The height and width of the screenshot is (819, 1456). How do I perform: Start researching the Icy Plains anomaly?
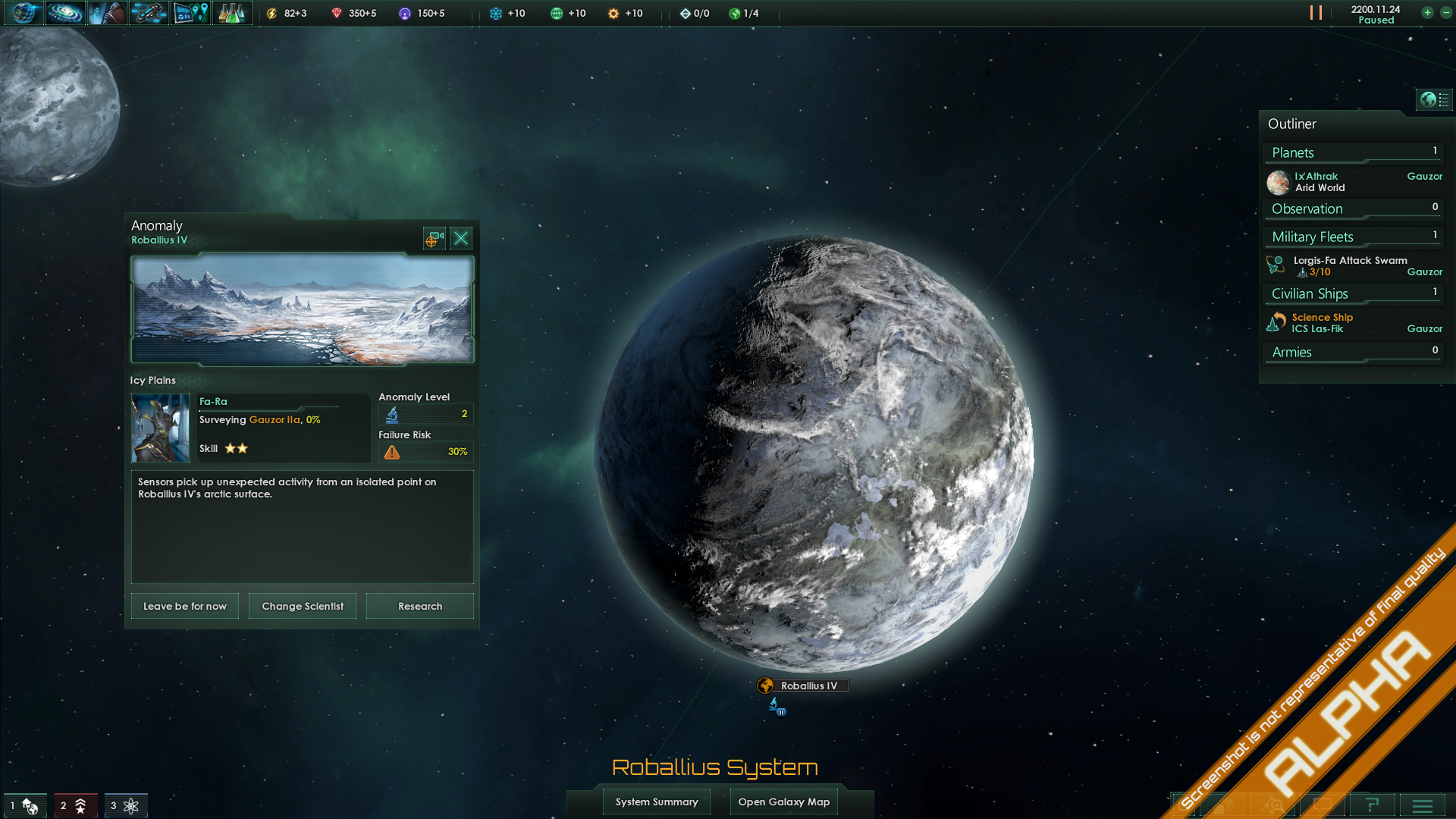pos(419,606)
